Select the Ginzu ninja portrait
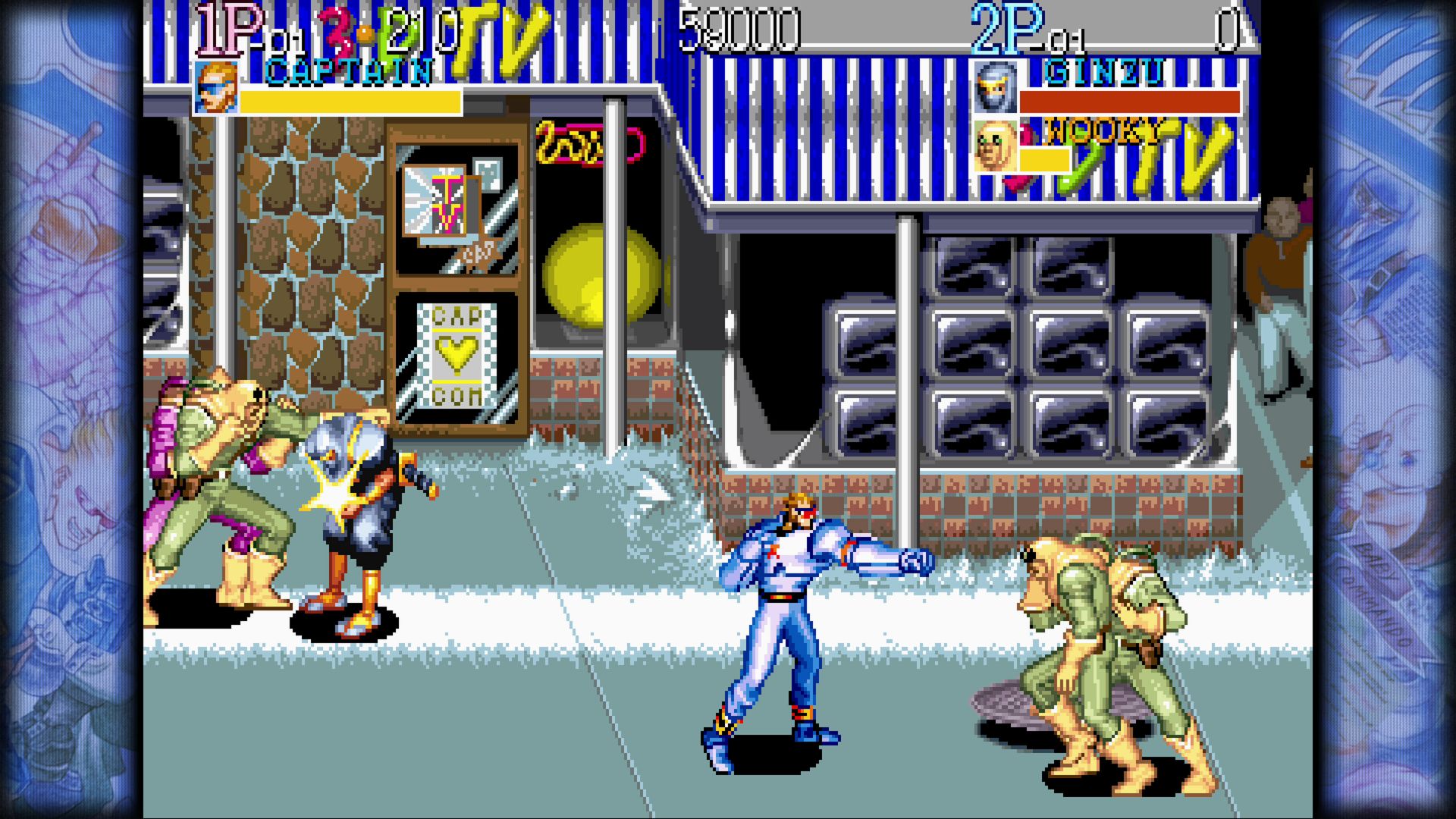This screenshot has height=819, width=1456. [994, 88]
